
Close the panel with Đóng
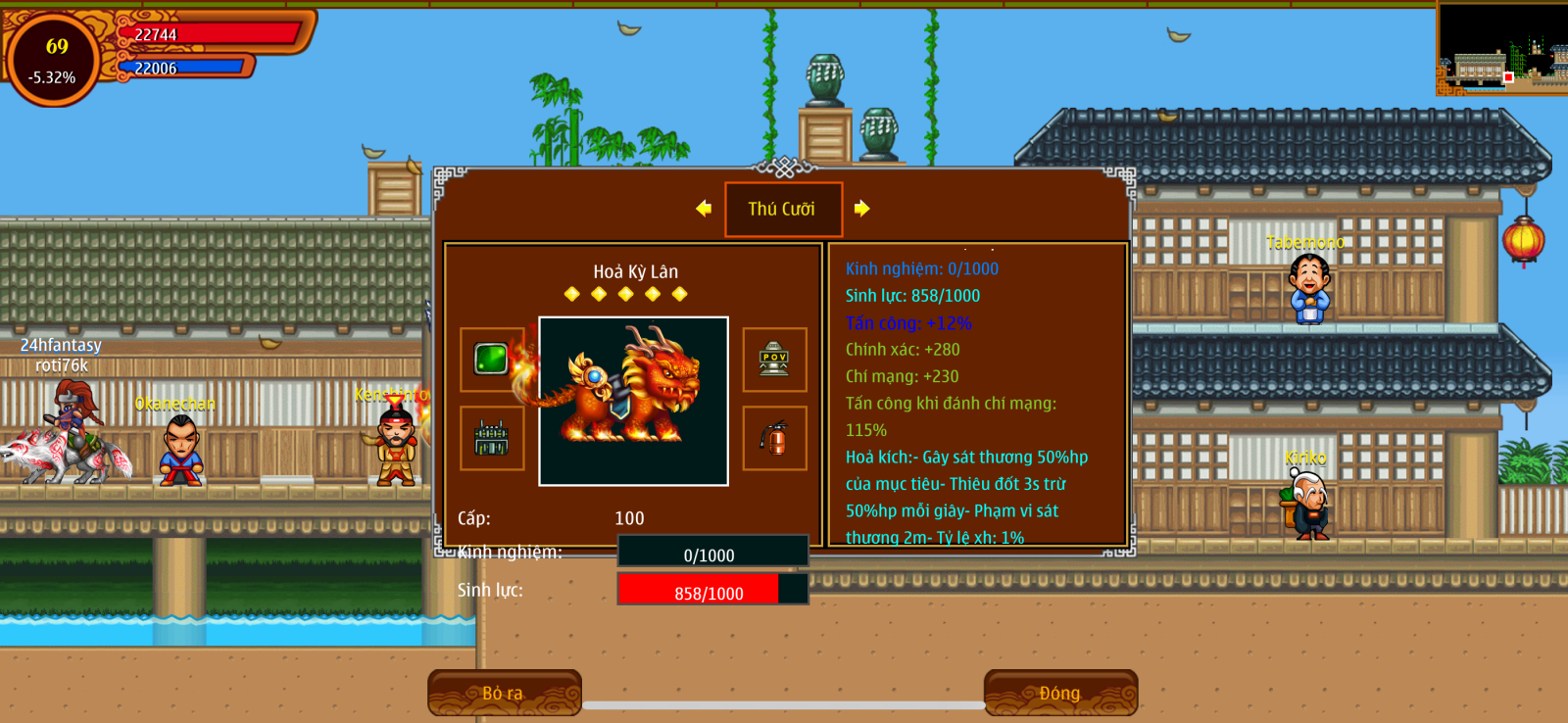click(x=1060, y=693)
